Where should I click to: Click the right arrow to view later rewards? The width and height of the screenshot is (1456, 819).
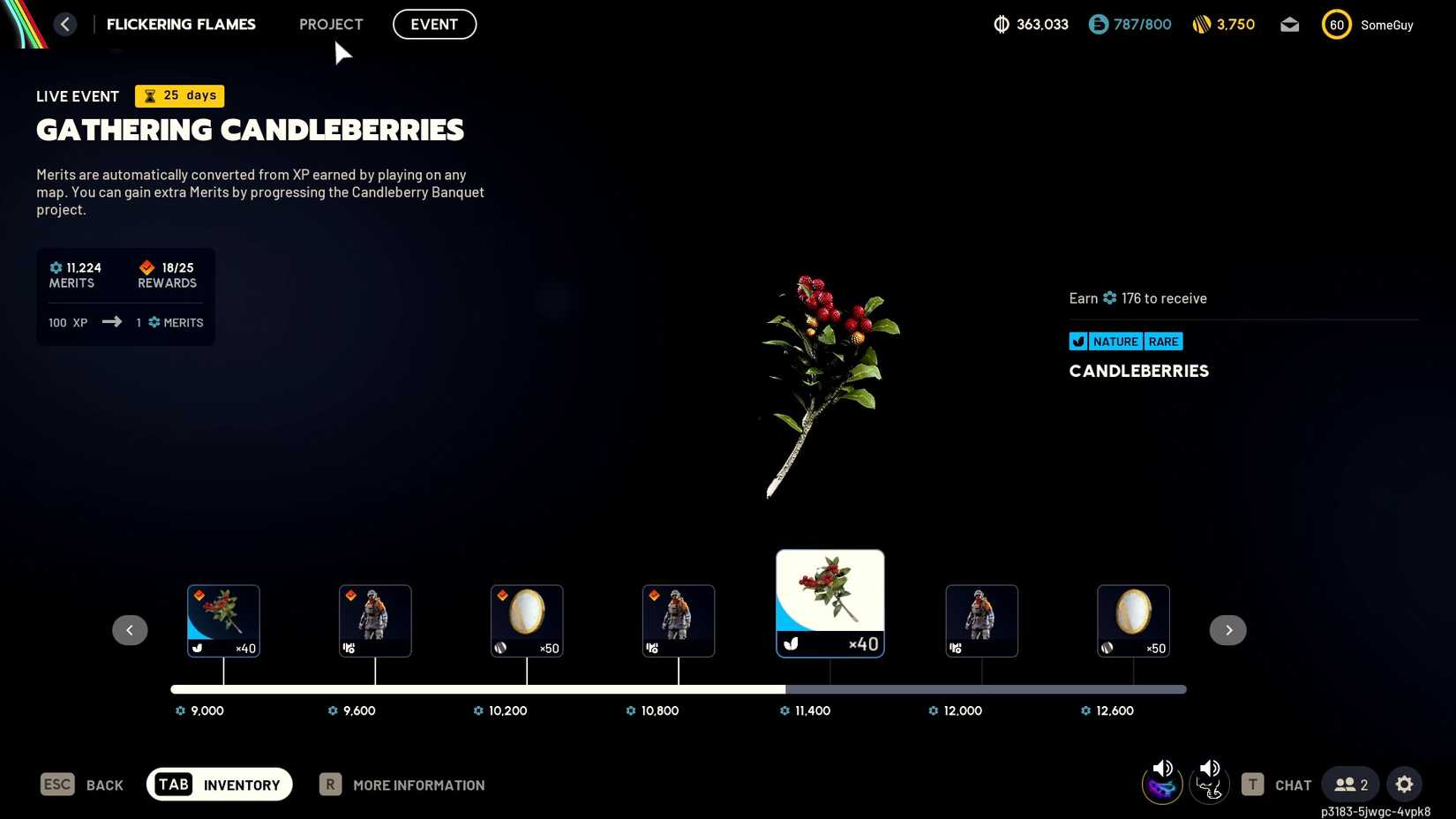point(1227,629)
